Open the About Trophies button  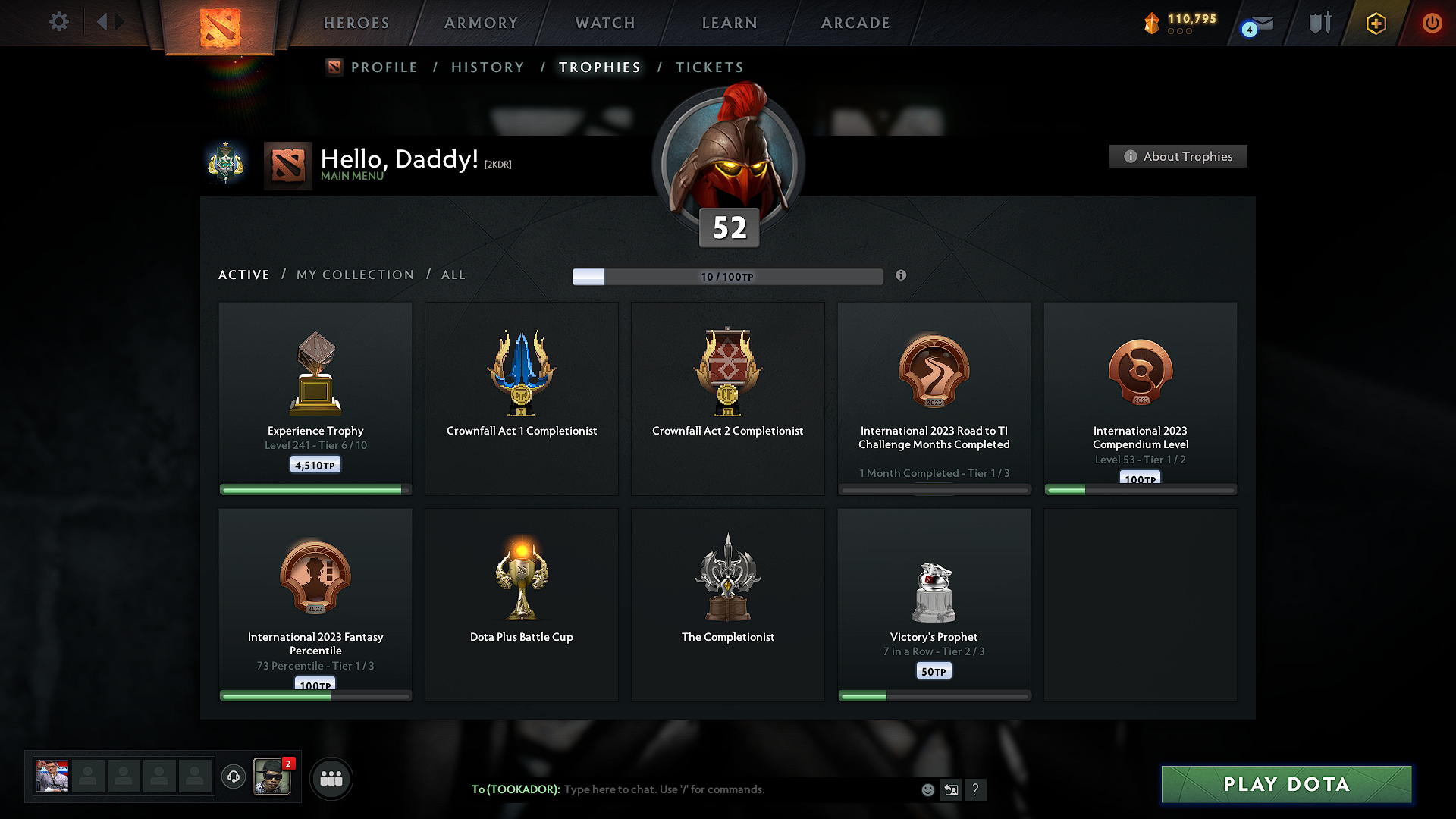tap(1178, 156)
